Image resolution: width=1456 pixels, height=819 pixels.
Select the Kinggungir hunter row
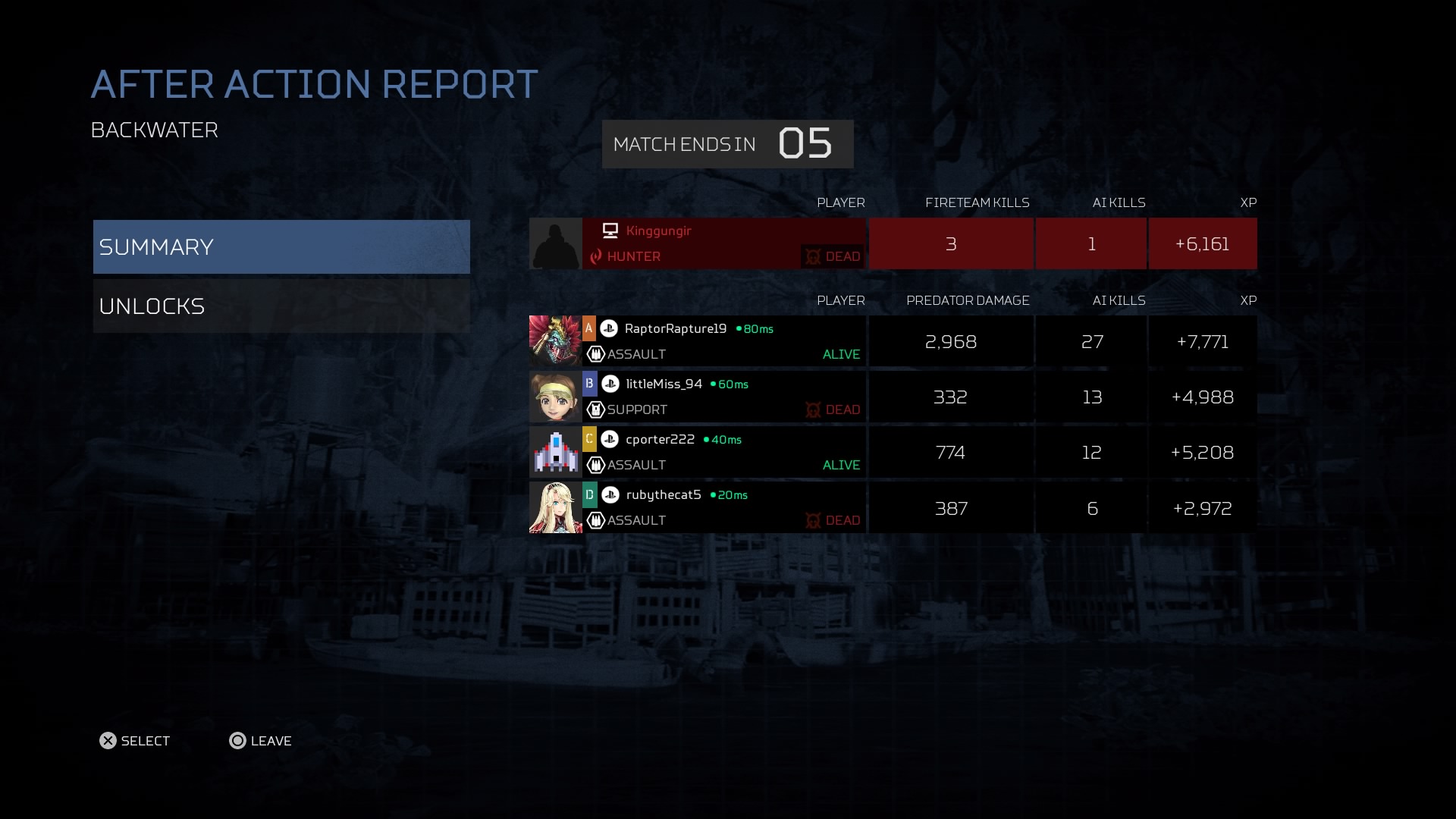pyautogui.click(x=723, y=243)
